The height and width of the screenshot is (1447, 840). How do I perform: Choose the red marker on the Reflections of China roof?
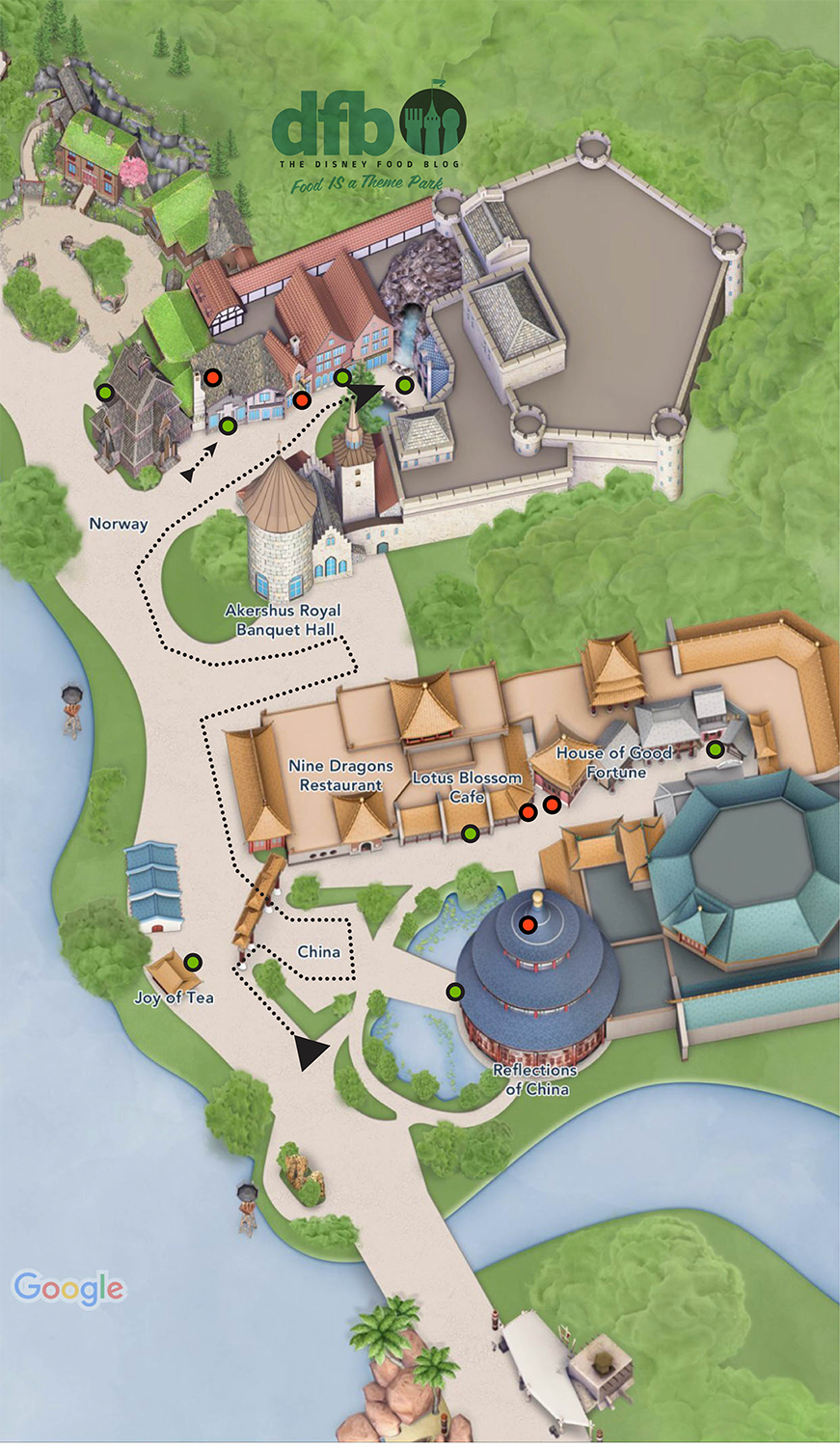tap(528, 925)
